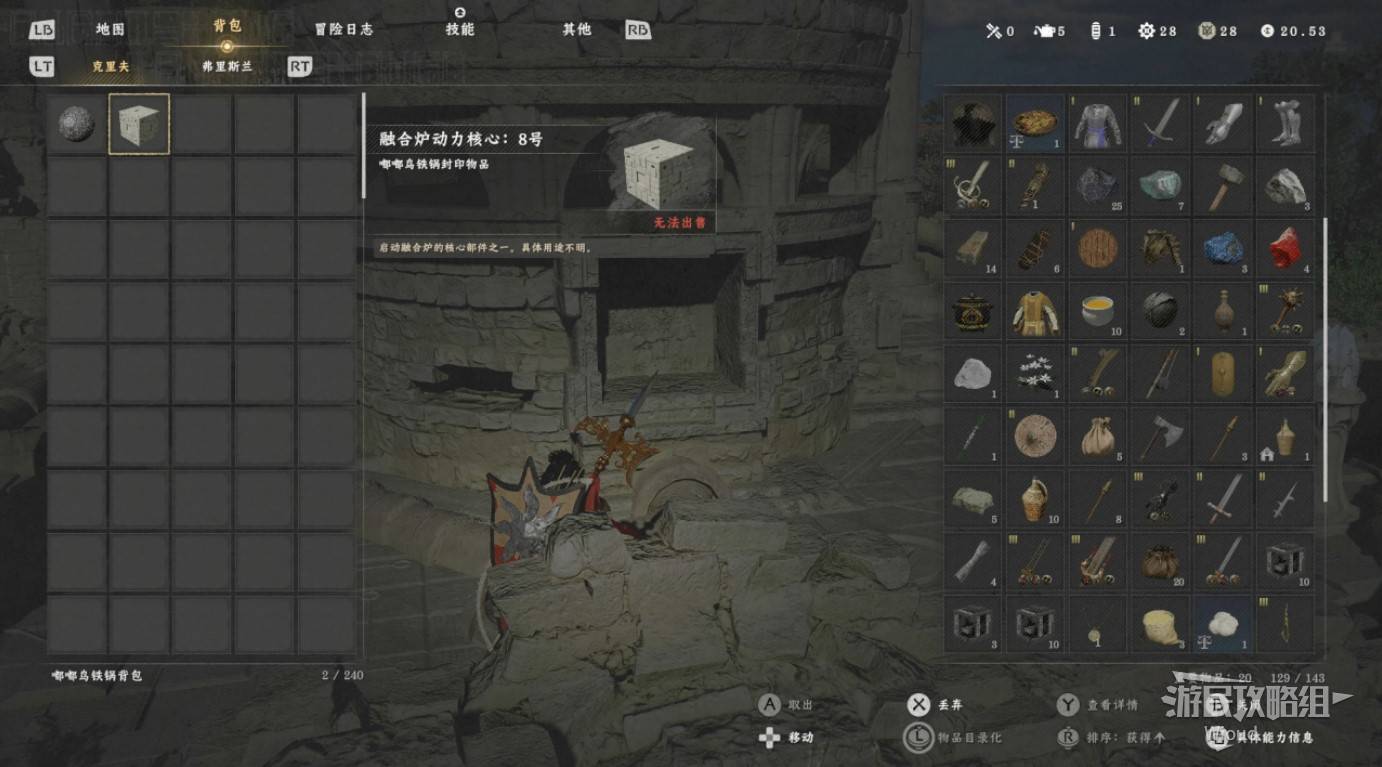Image resolution: width=1382 pixels, height=767 pixels.
Task: Open the 地图 map tab
Action: pyautogui.click(x=110, y=29)
